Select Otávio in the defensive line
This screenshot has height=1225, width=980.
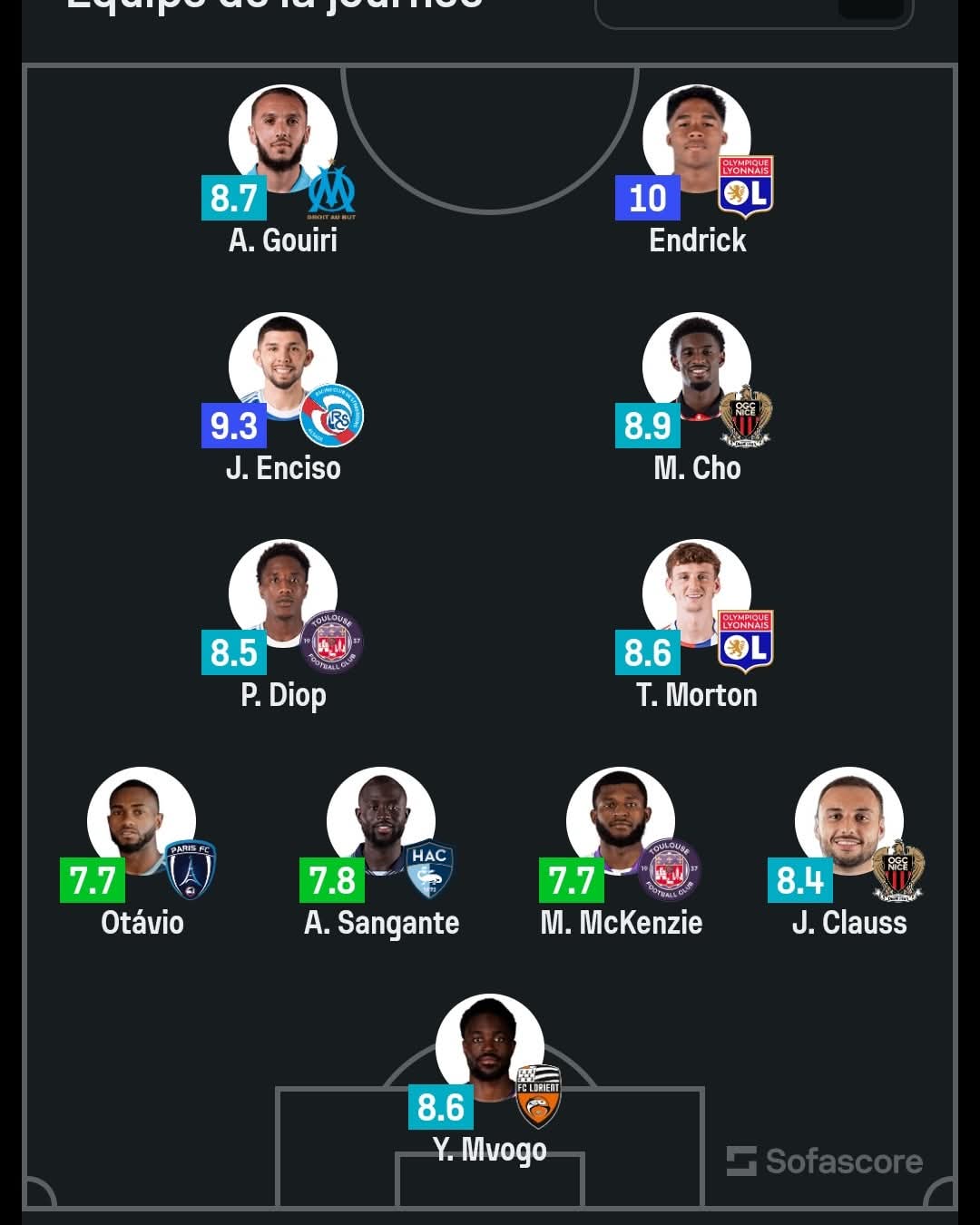tap(142, 822)
